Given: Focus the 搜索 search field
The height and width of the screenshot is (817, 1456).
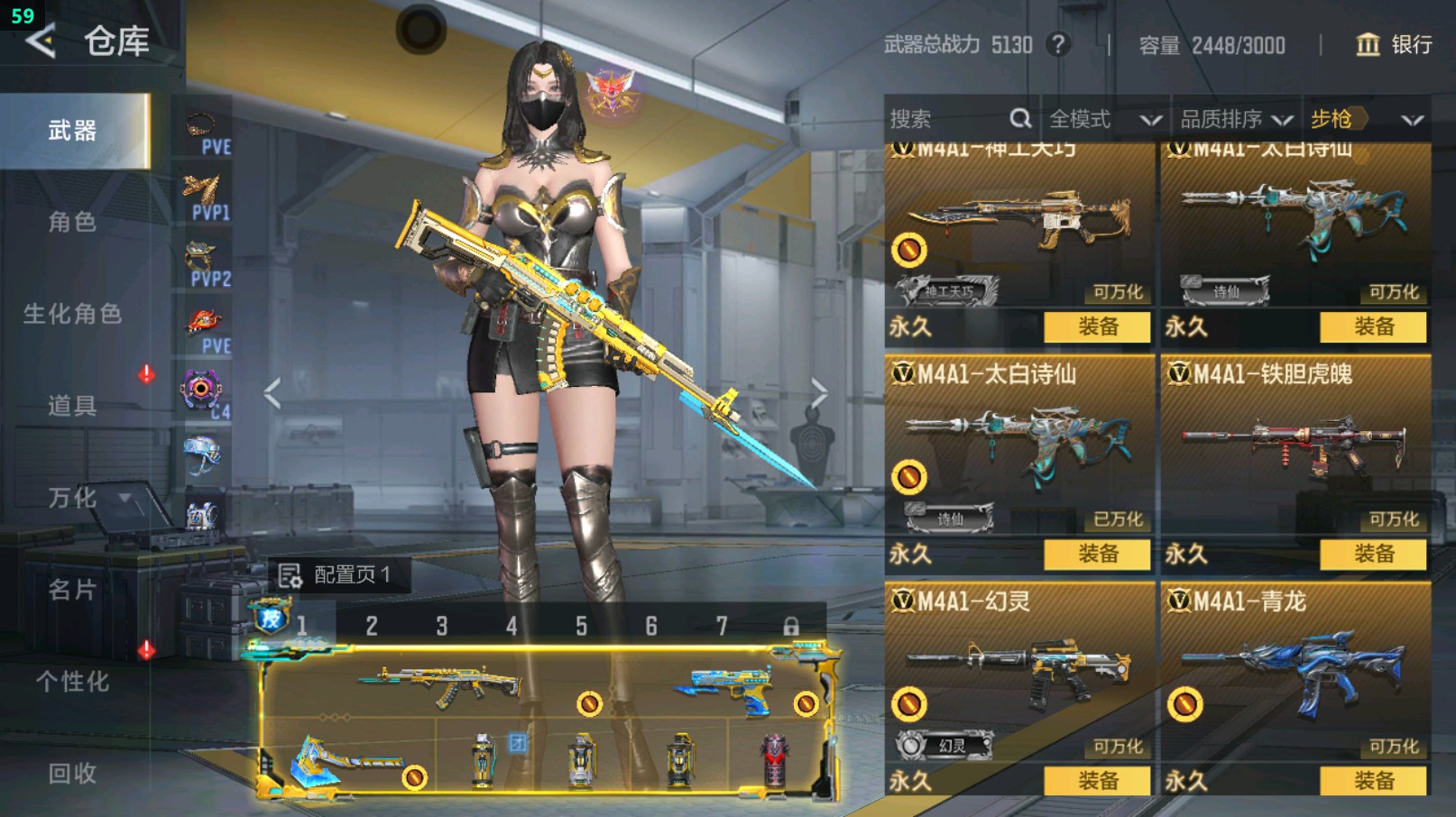Looking at the screenshot, I should [947, 119].
